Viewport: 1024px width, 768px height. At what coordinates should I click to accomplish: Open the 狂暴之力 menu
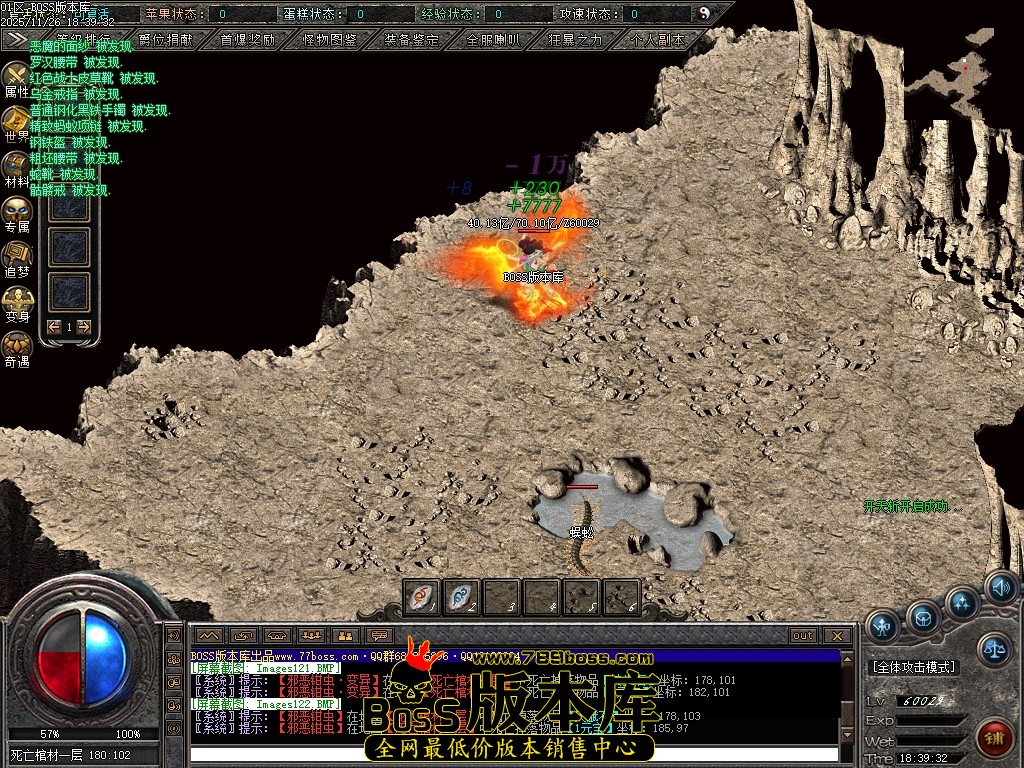pos(575,40)
